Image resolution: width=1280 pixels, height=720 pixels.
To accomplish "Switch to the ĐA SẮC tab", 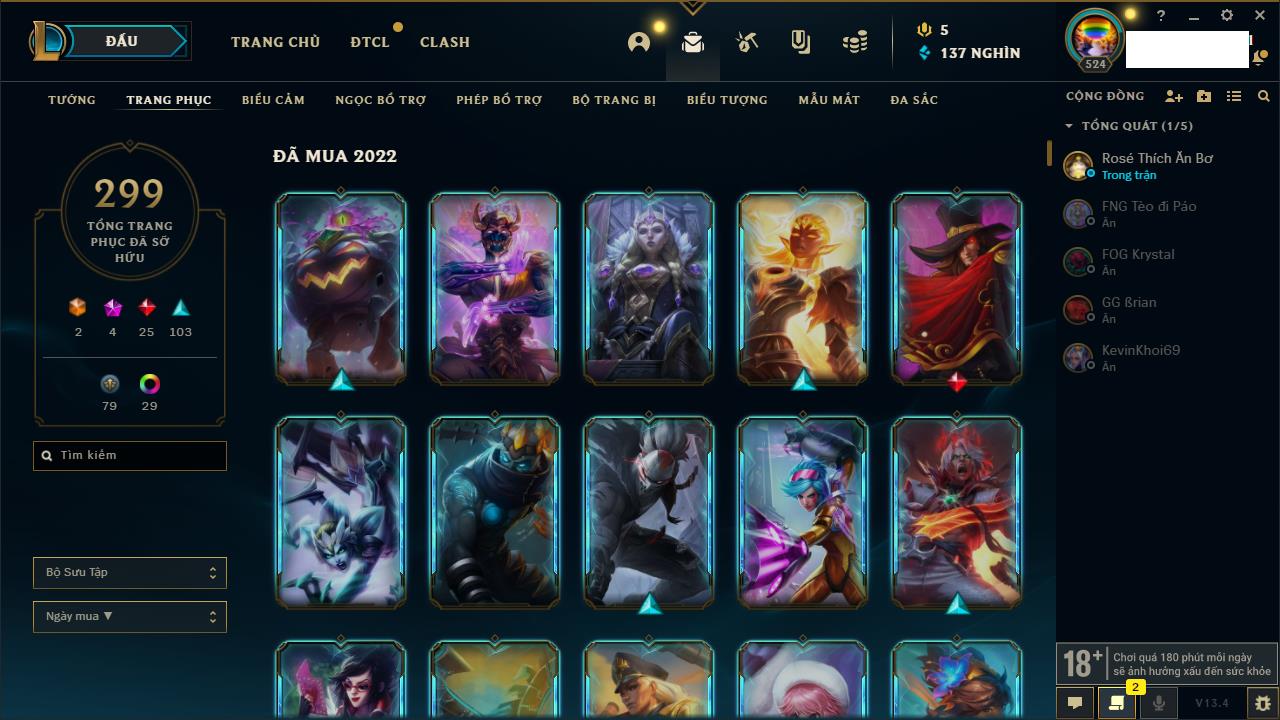I will 914,100.
